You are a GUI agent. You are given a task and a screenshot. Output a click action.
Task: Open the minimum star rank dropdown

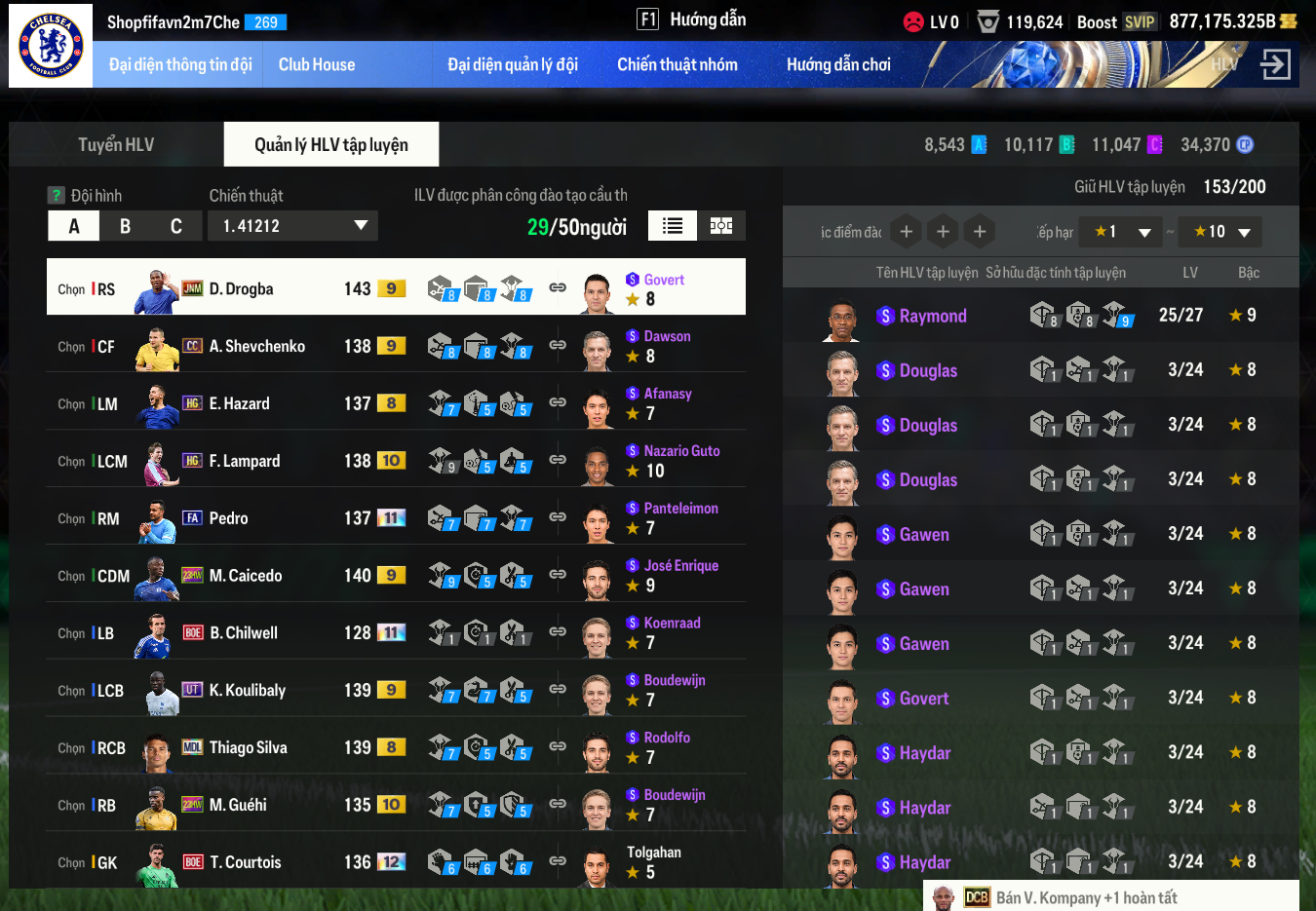(x=1123, y=232)
